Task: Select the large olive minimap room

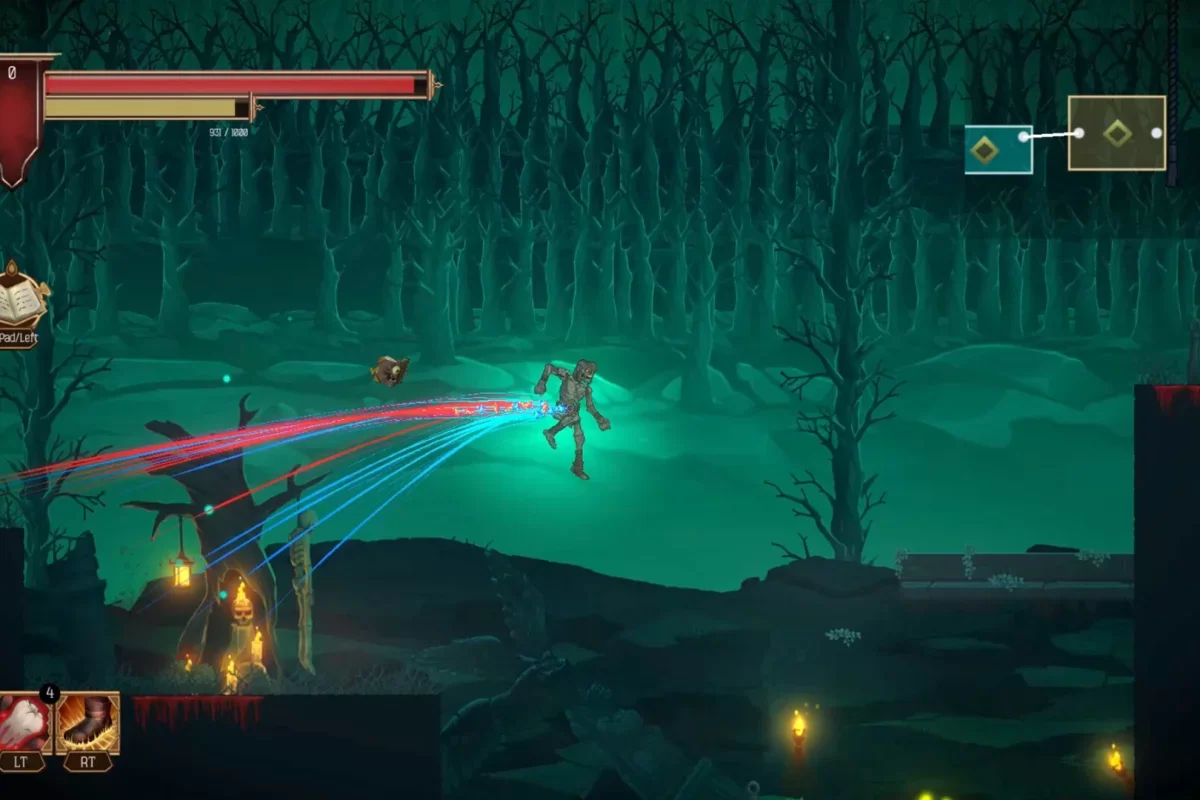Action: 1116,133
